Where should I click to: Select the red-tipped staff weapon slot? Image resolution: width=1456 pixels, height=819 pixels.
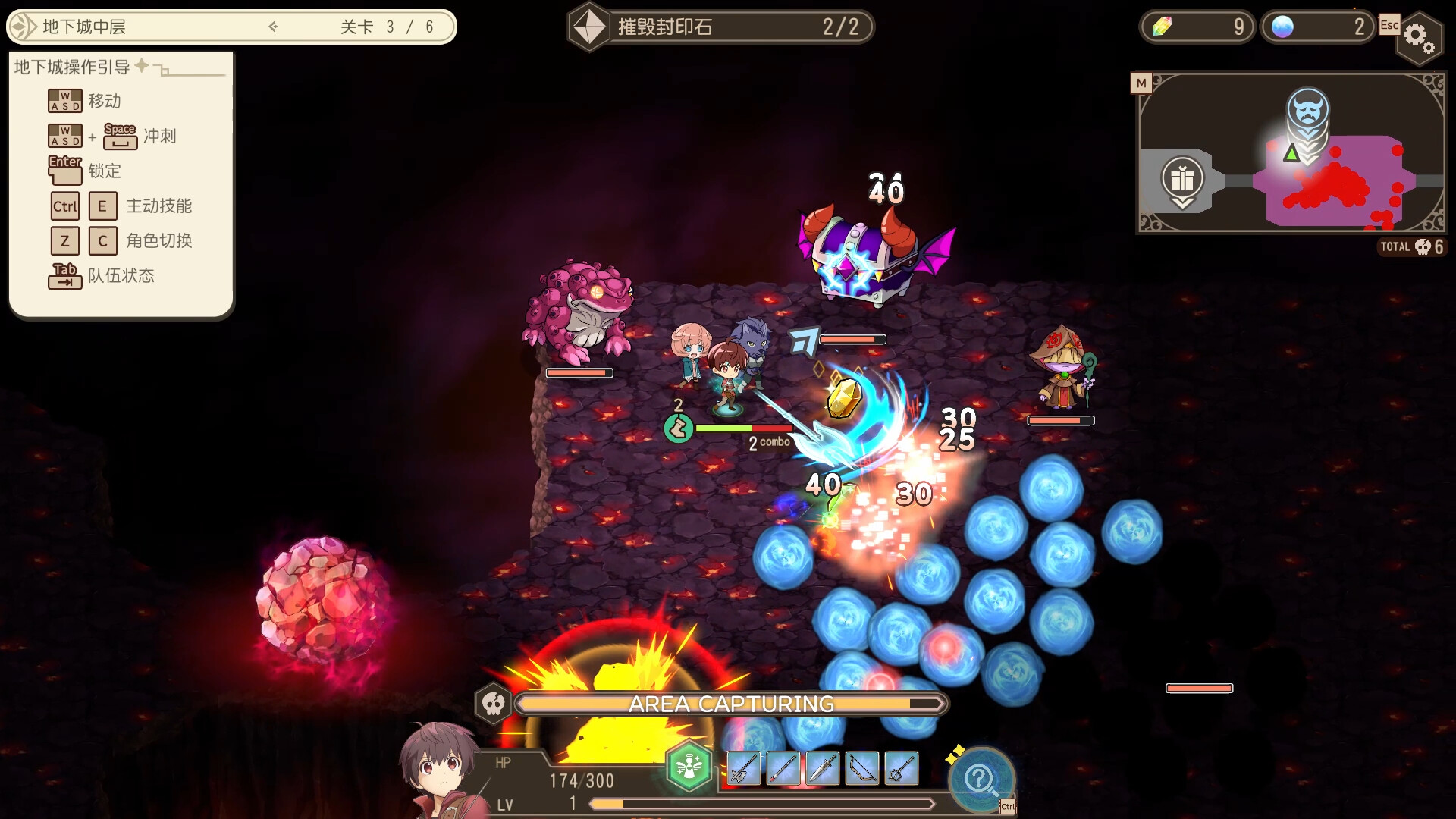point(783,768)
